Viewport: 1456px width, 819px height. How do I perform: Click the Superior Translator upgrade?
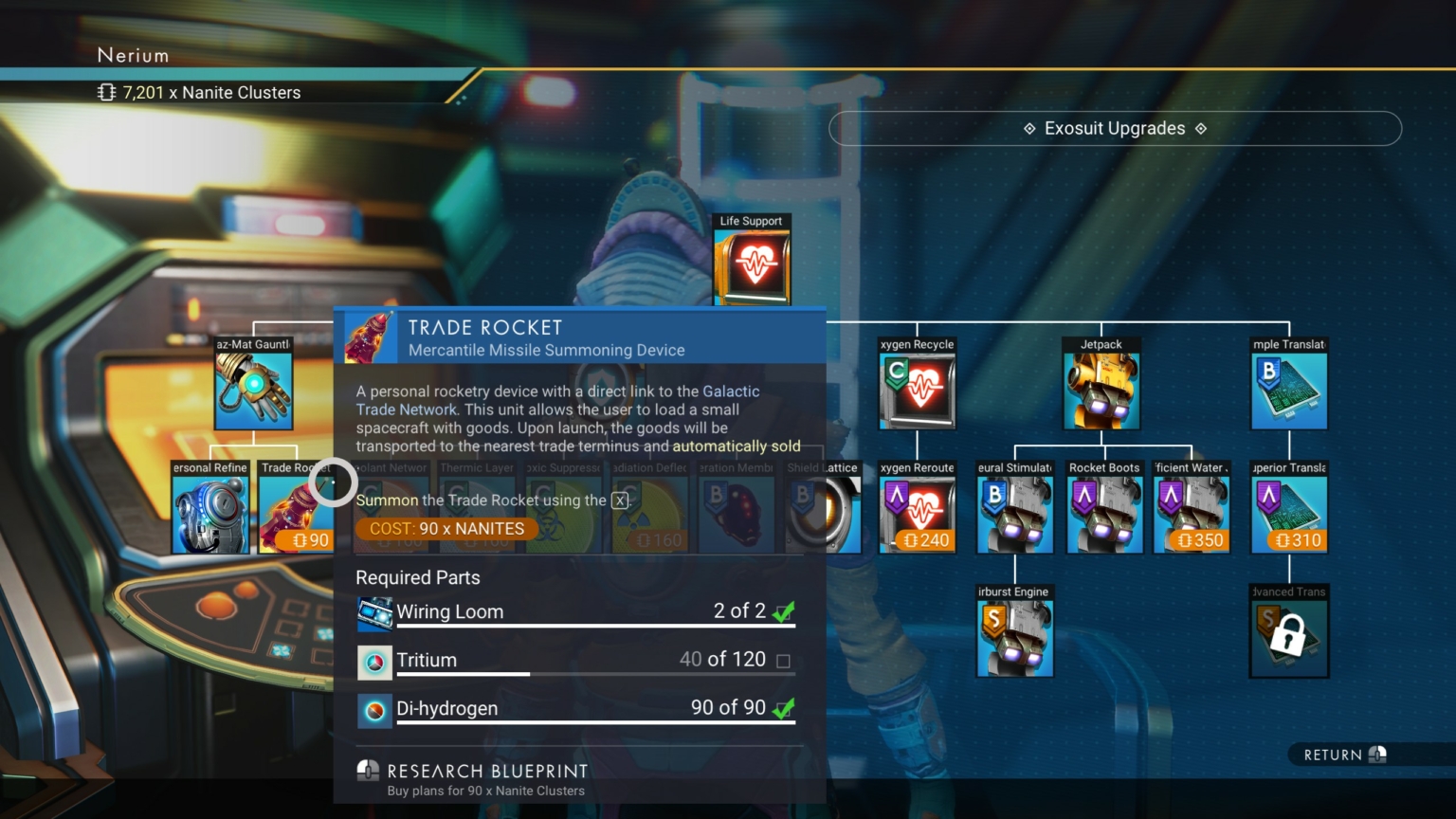click(1288, 512)
